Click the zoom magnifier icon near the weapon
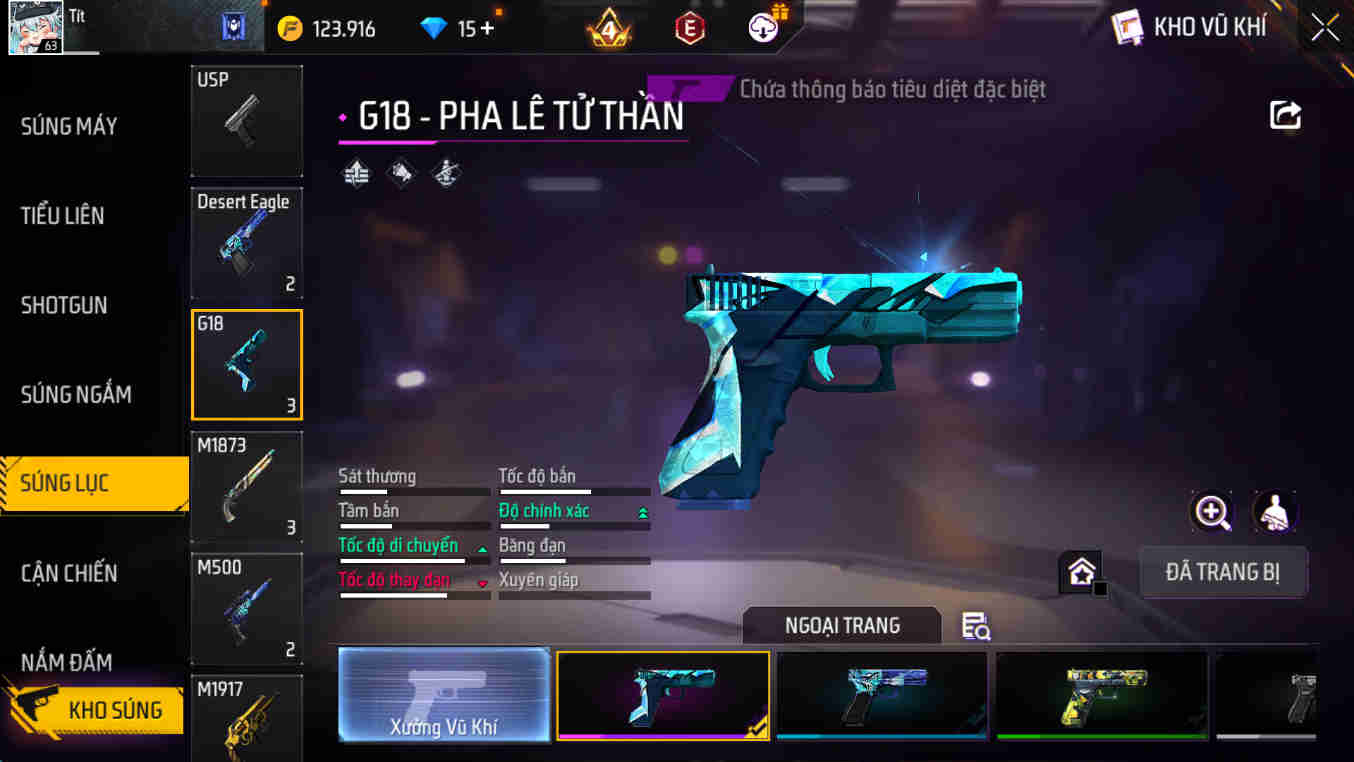This screenshot has height=762, width=1354. coord(1212,513)
